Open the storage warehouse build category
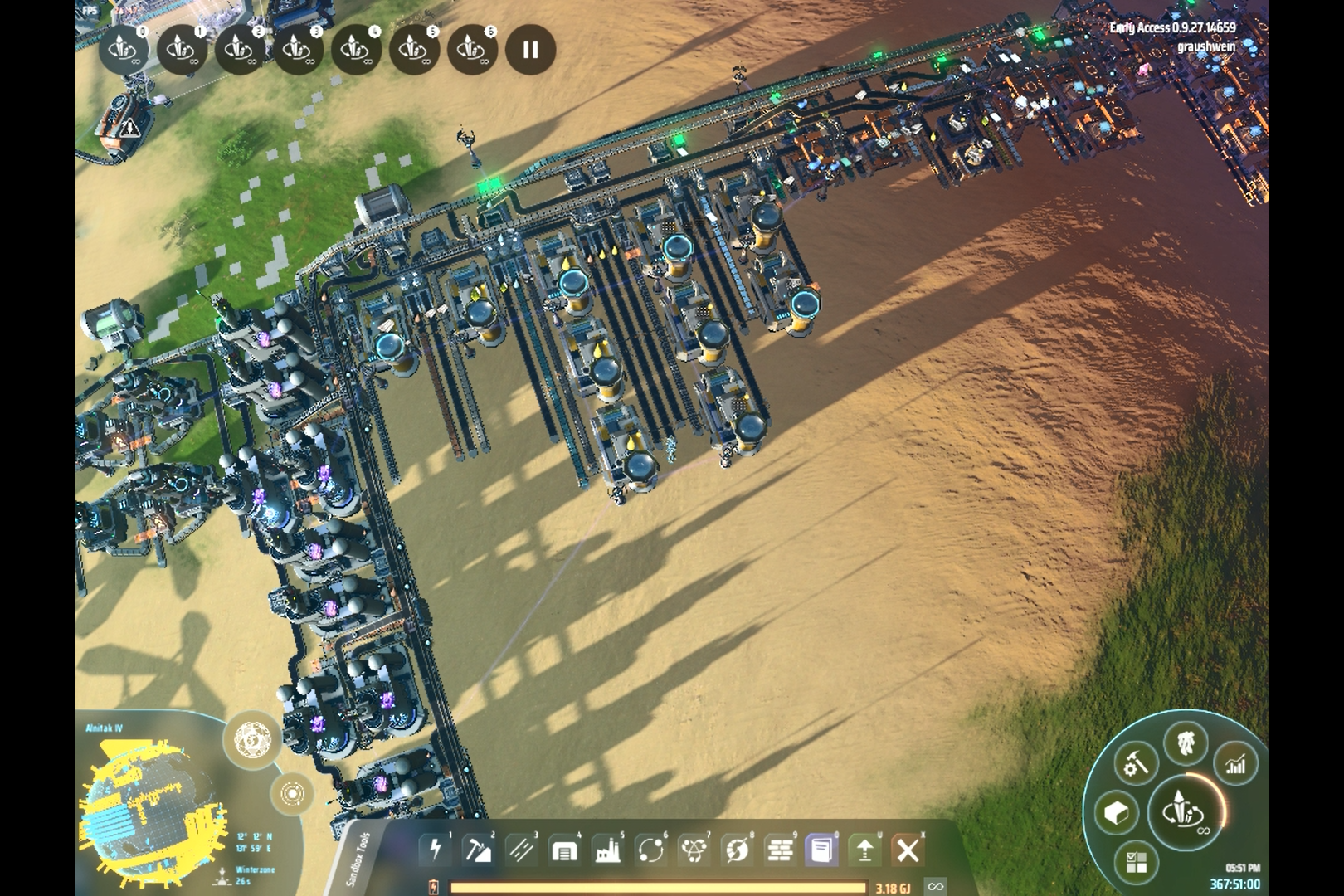This screenshot has width=1344, height=896. point(564,850)
